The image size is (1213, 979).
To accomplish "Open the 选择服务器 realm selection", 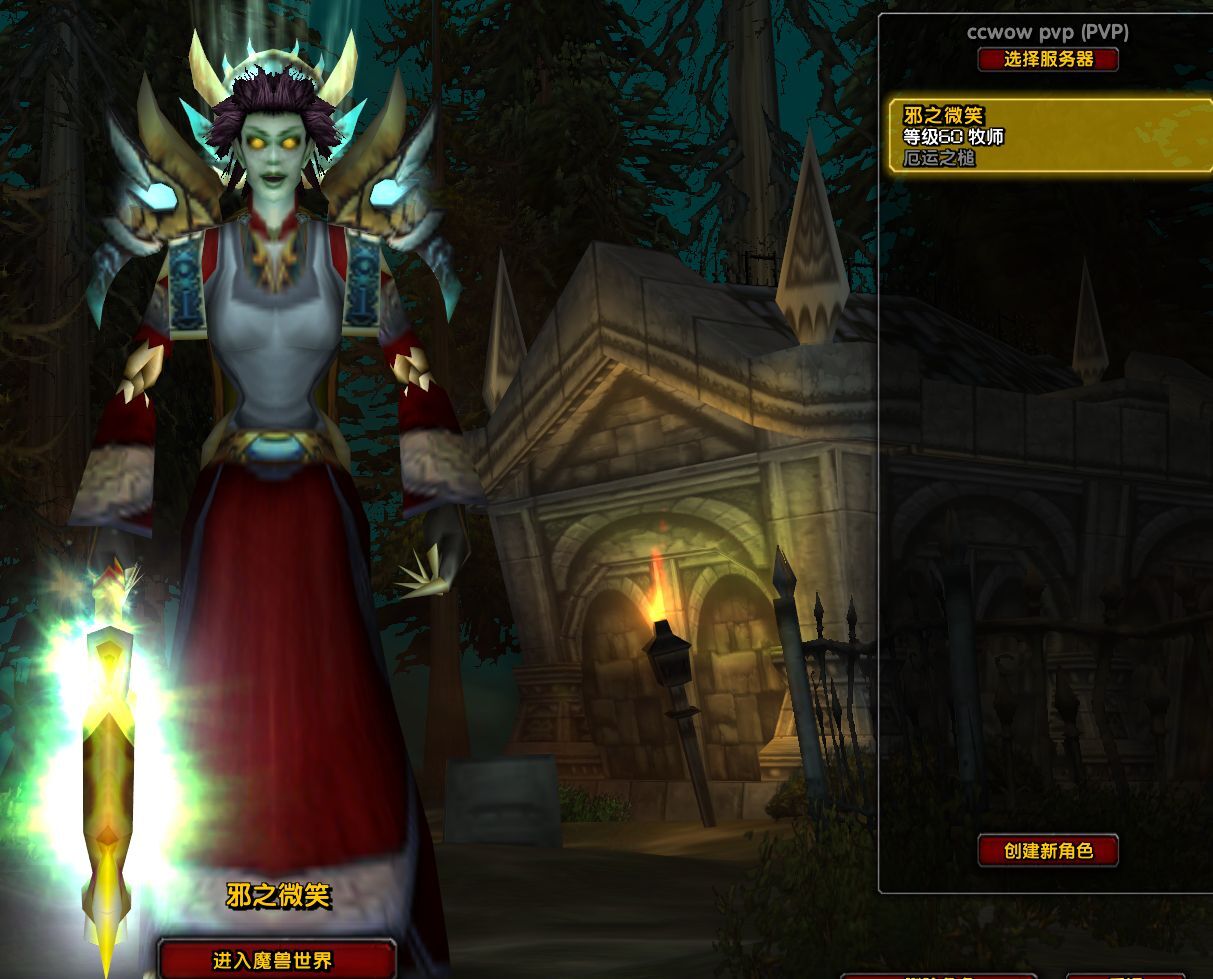I will pos(1048,60).
